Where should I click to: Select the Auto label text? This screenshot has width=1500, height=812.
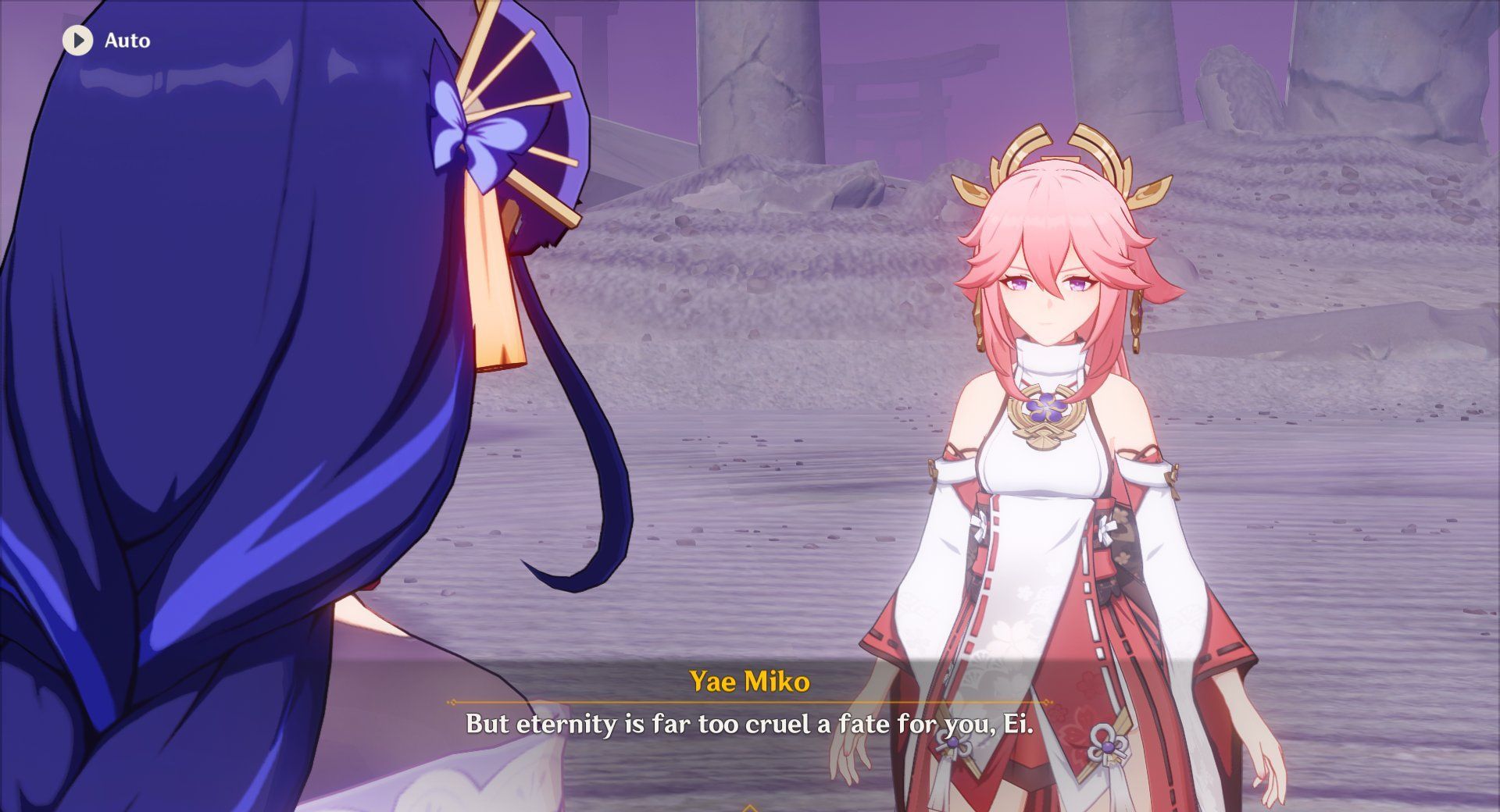127,41
